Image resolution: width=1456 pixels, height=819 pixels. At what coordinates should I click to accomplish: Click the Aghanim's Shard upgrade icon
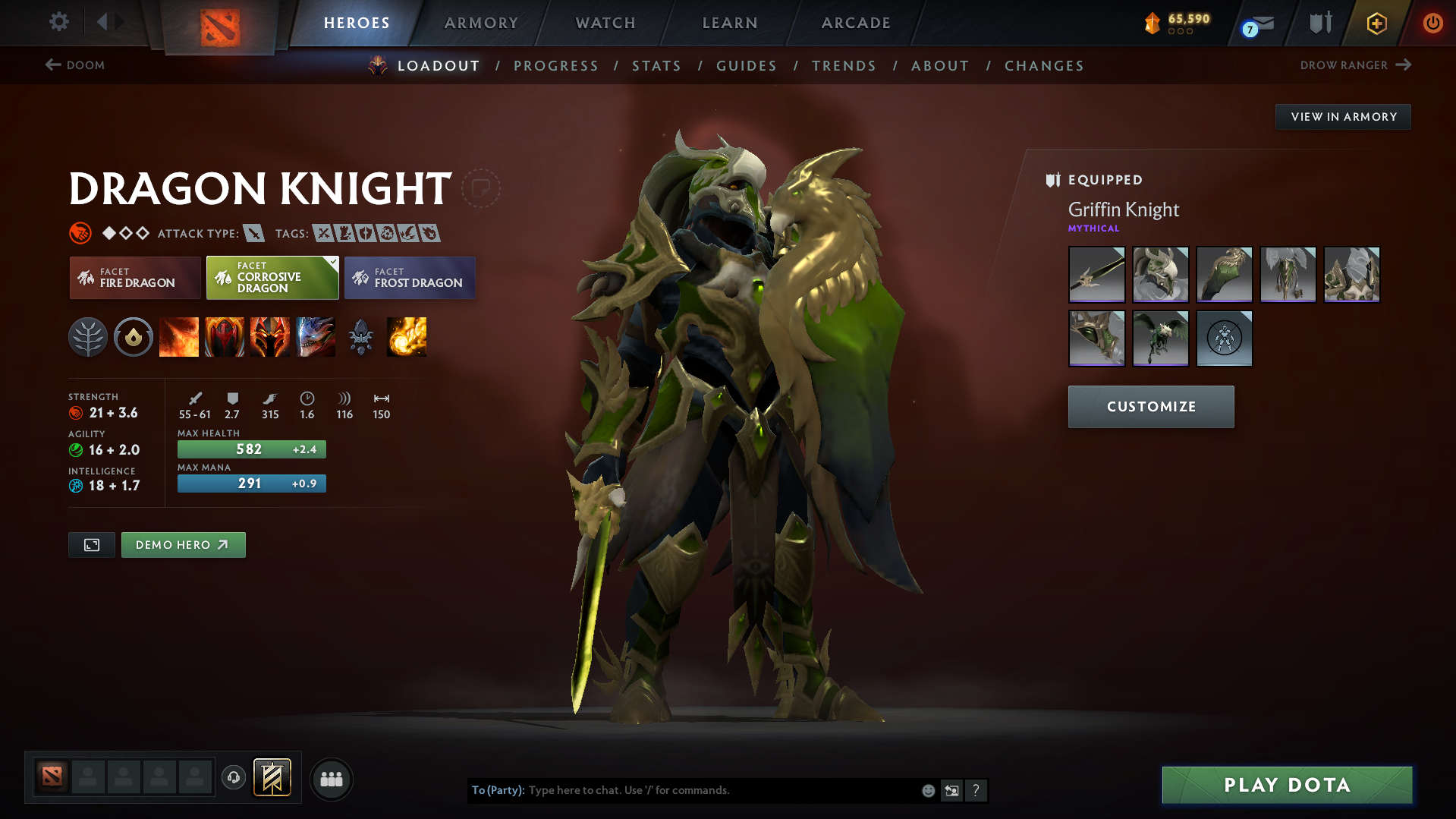tap(361, 337)
